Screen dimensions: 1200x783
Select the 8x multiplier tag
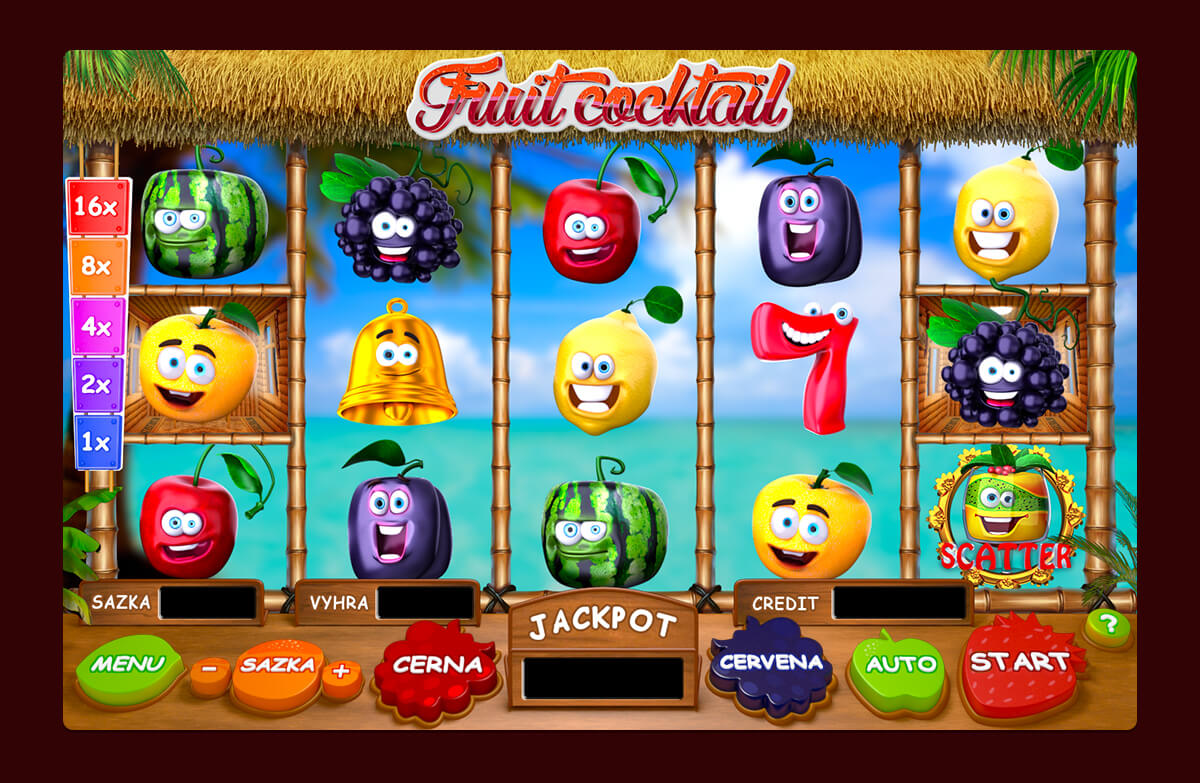[x=98, y=267]
